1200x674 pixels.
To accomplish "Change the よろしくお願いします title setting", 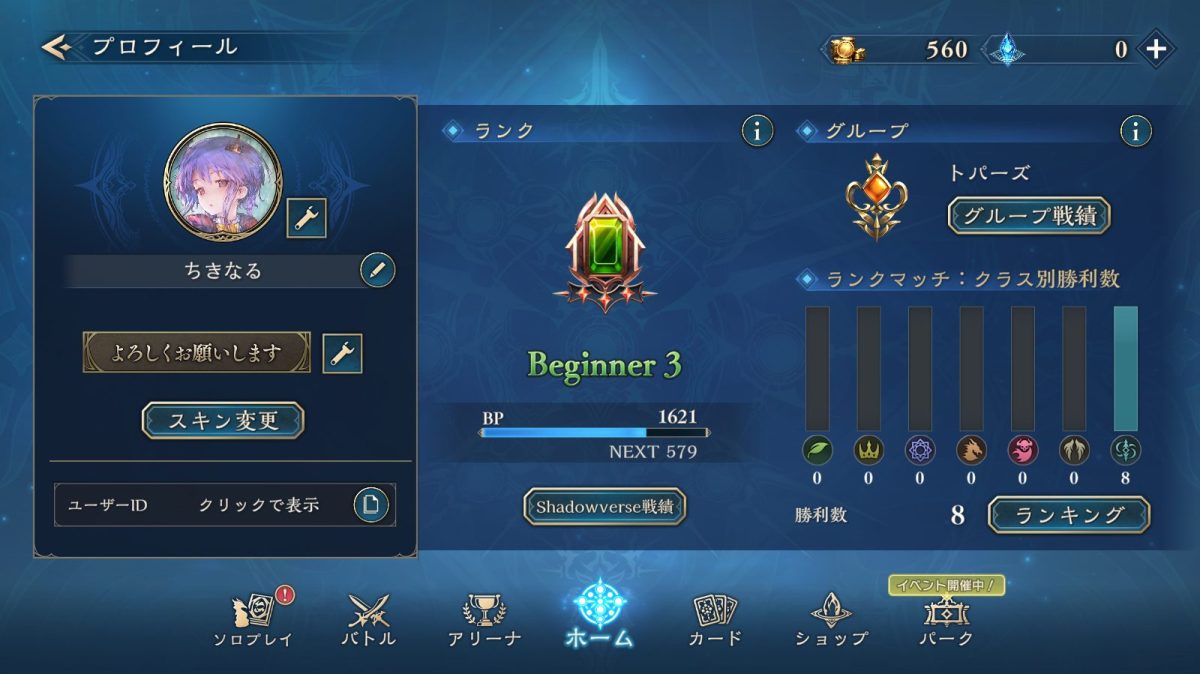I will point(342,353).
